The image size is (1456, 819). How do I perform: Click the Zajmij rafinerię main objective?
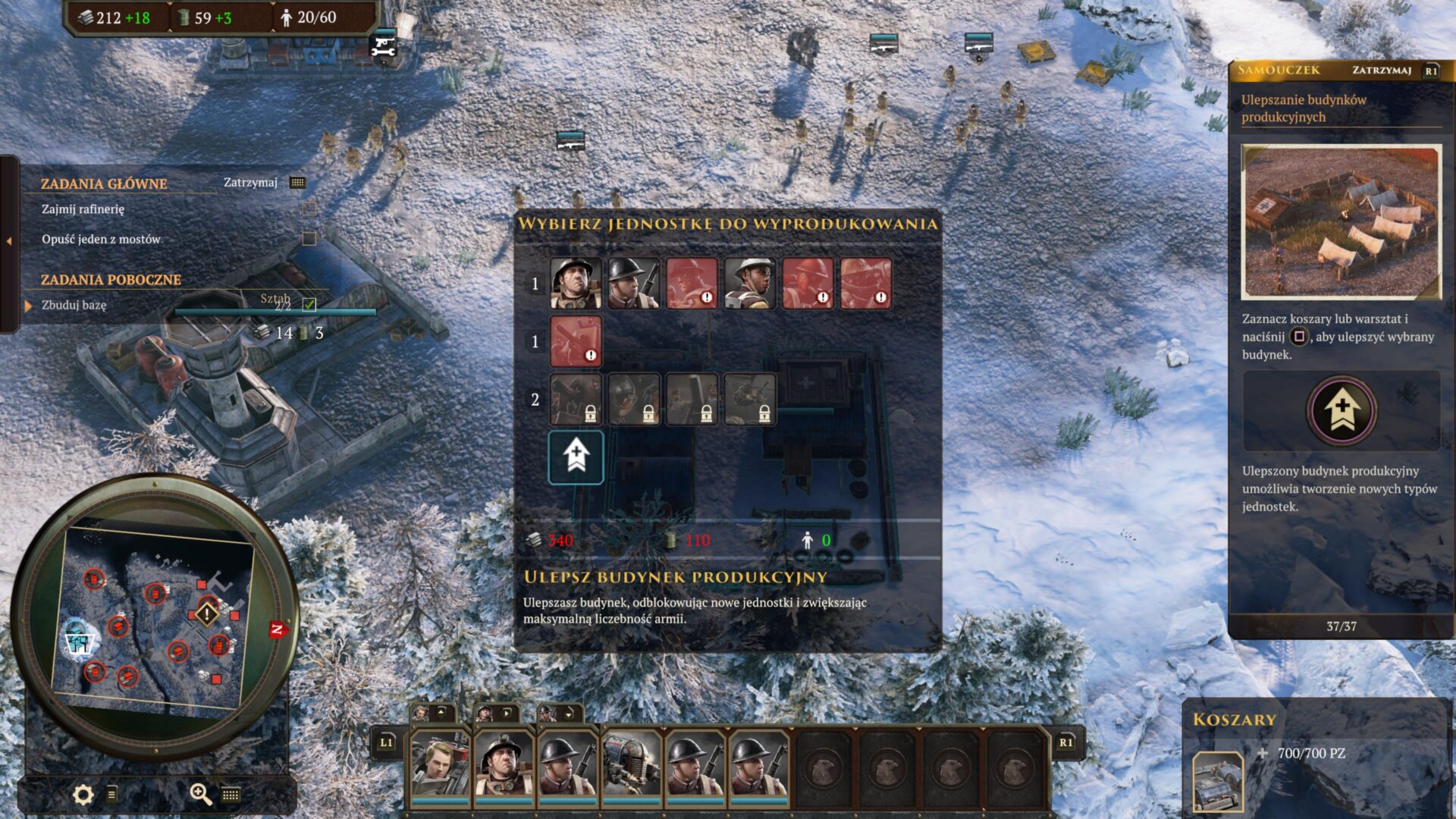click(83, 209)
